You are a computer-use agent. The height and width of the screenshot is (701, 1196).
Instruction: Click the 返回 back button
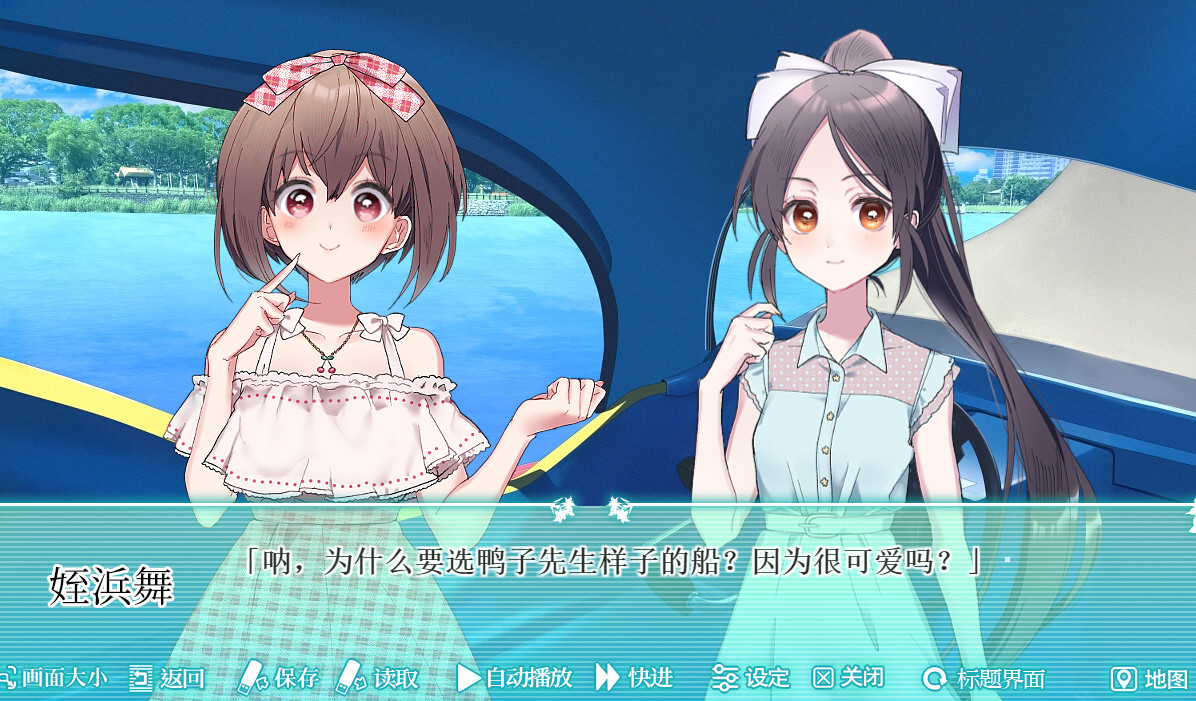(x=168, y=678)
